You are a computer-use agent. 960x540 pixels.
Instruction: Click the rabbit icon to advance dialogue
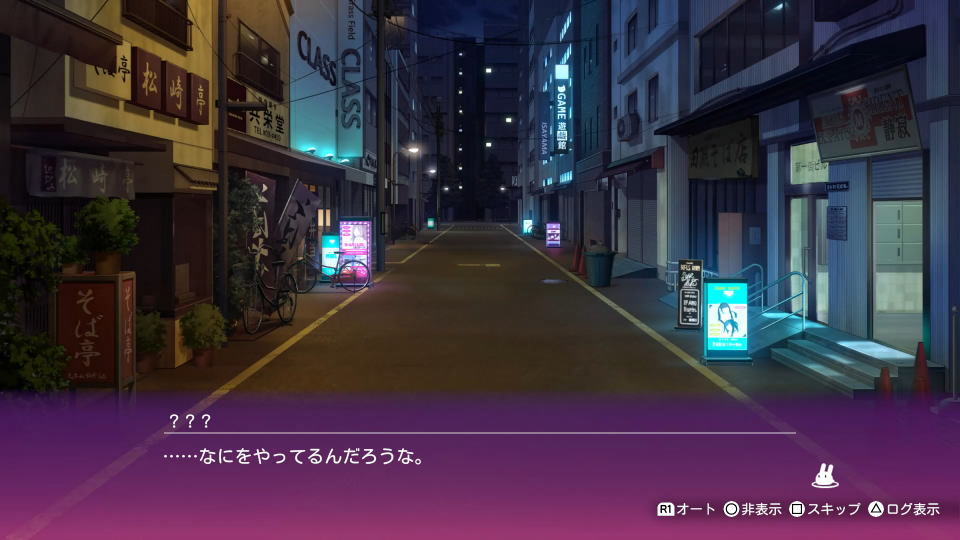pos(825,476)
